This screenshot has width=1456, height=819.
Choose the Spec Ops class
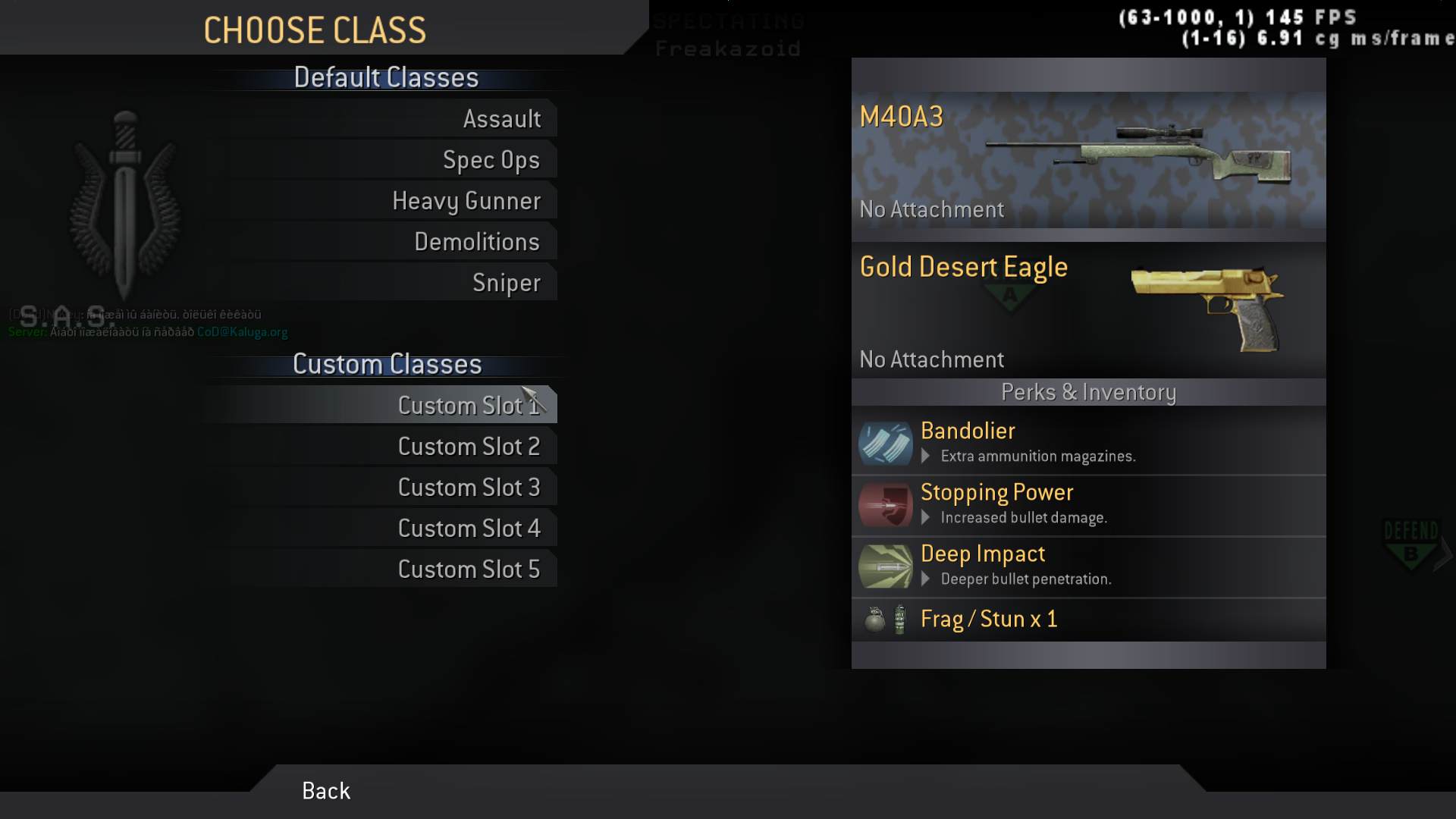click(491, 160)
